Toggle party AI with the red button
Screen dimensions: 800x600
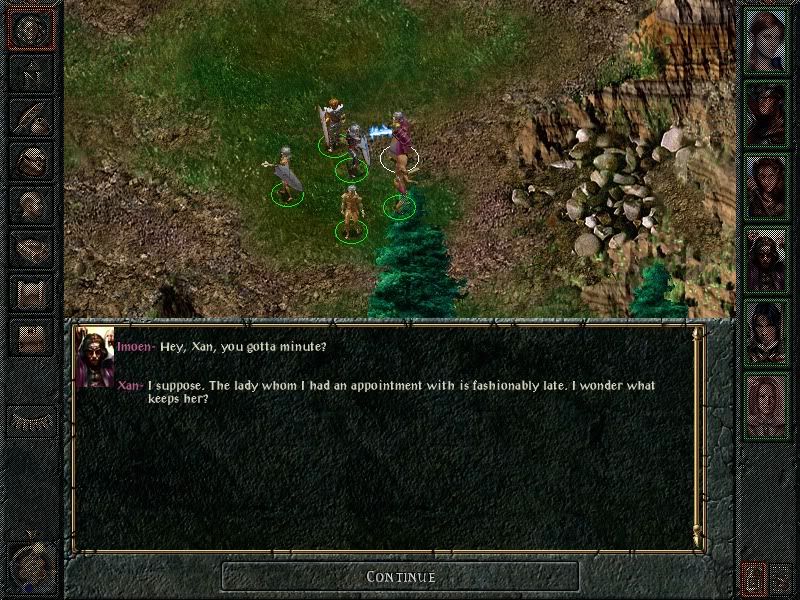click(x=752, y=577)
